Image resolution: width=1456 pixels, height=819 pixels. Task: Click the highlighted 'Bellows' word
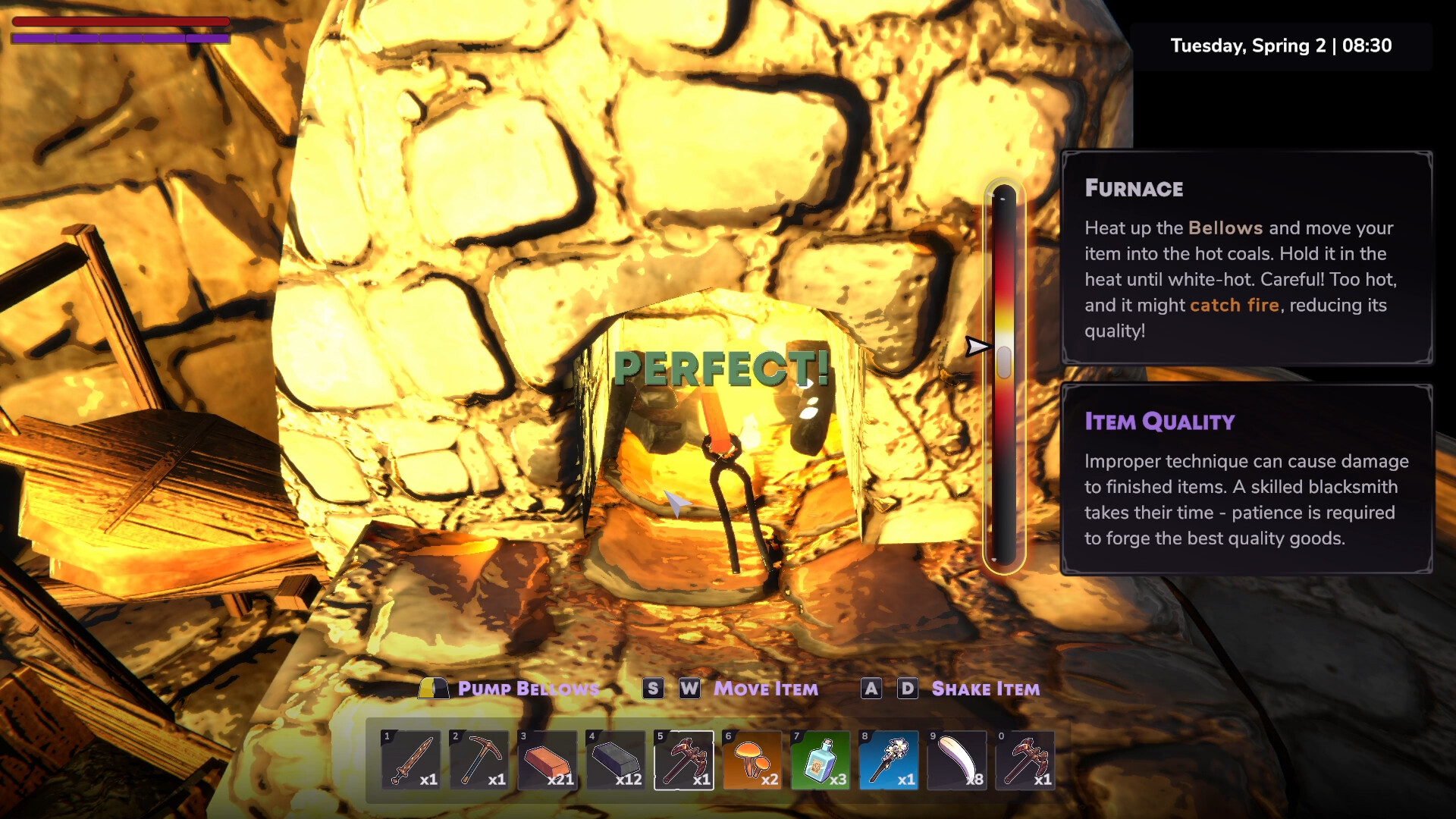1225,227
